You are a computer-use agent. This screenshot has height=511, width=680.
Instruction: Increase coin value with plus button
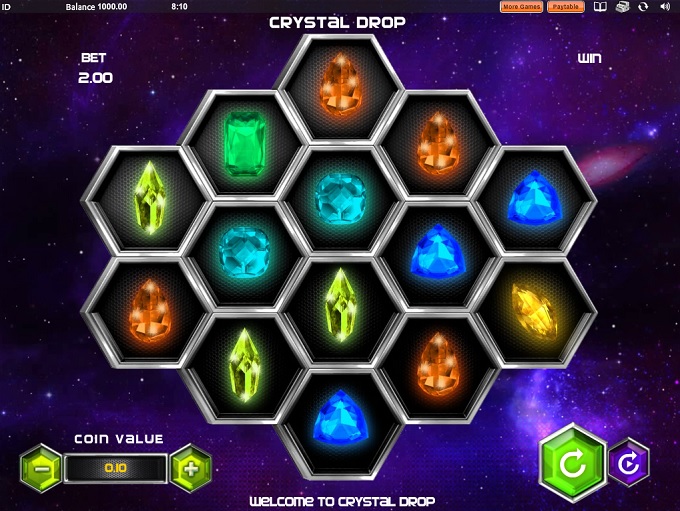(x=191, y=466)
